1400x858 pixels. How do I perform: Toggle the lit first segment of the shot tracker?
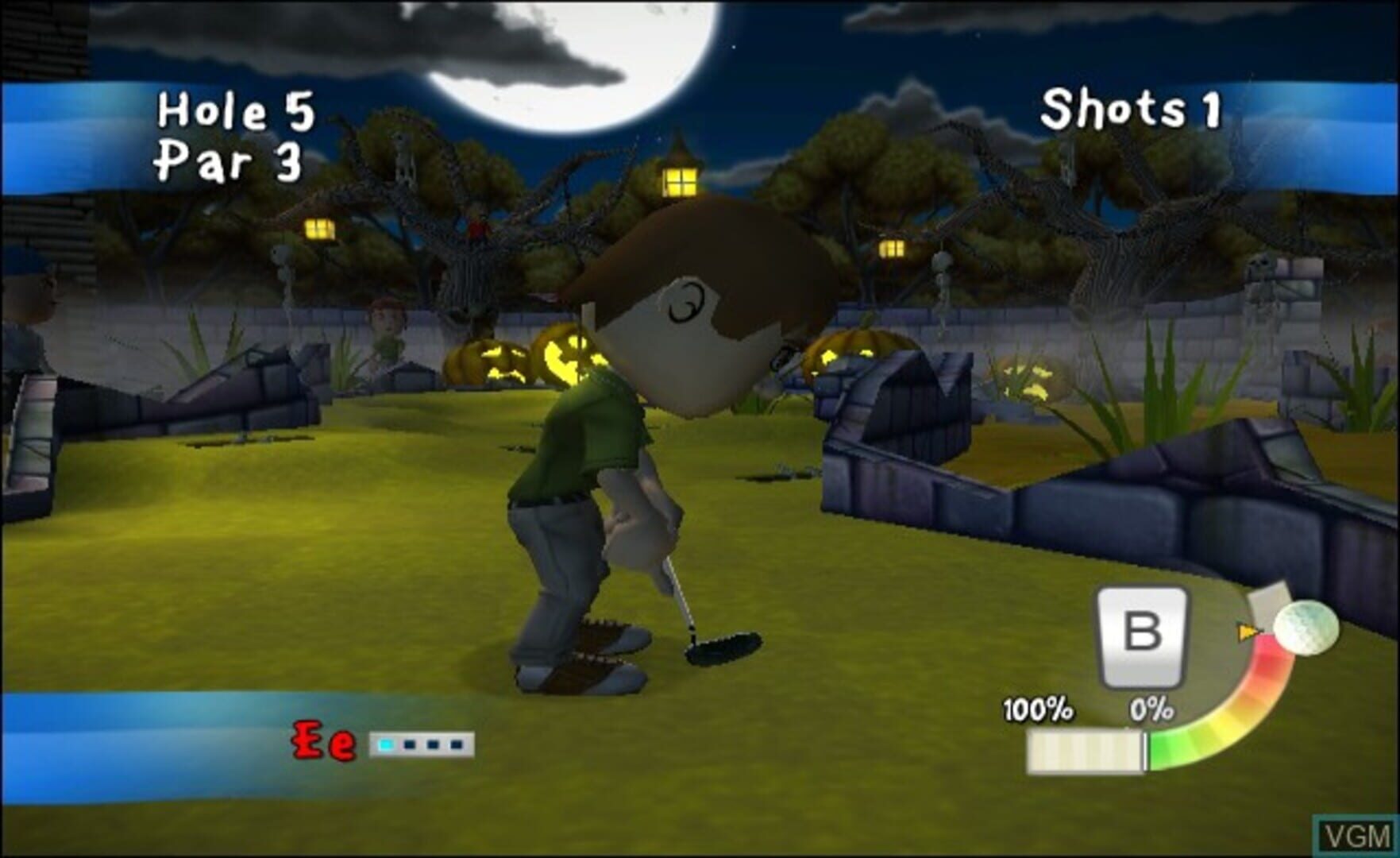(387, 744)
